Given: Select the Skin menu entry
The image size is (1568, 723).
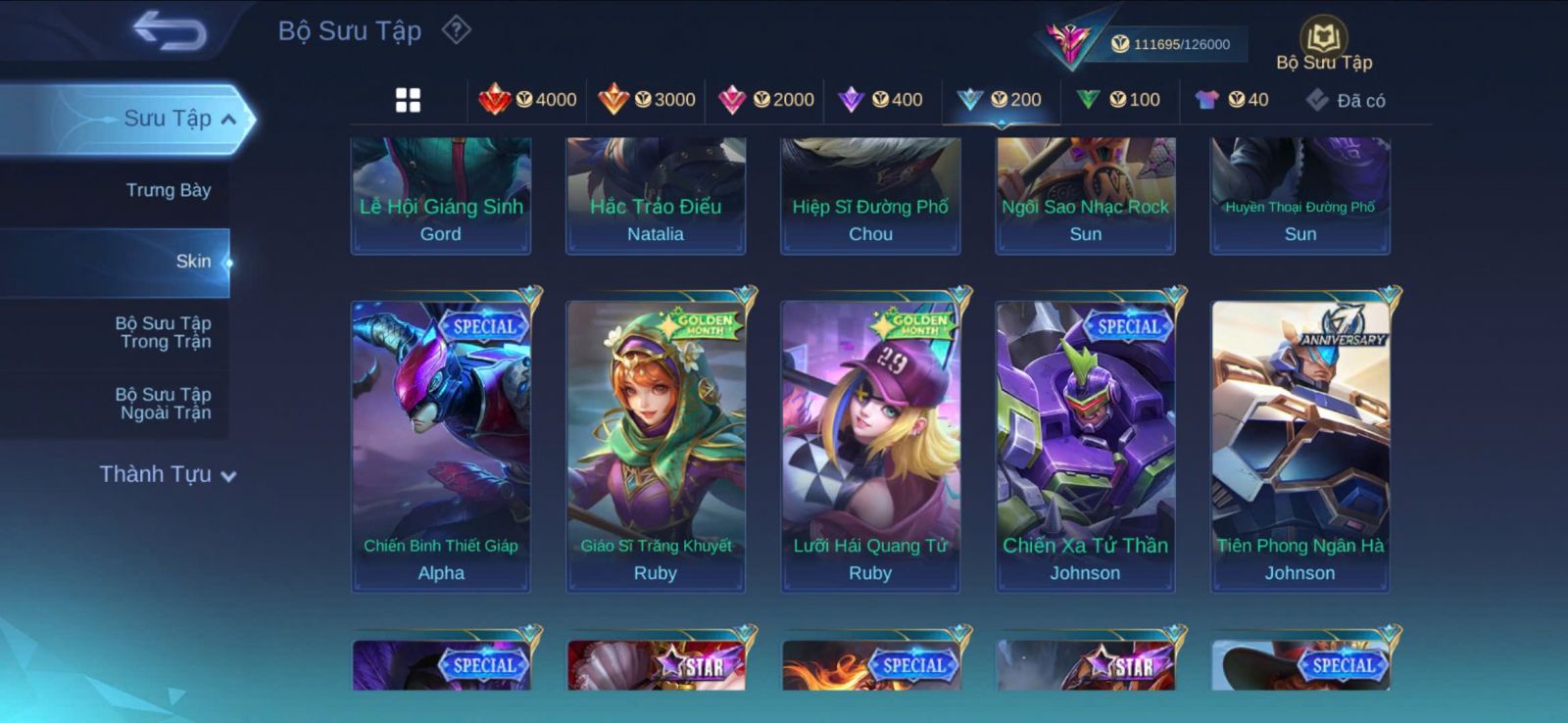Looking at the screenshot, I should point(192,262).
